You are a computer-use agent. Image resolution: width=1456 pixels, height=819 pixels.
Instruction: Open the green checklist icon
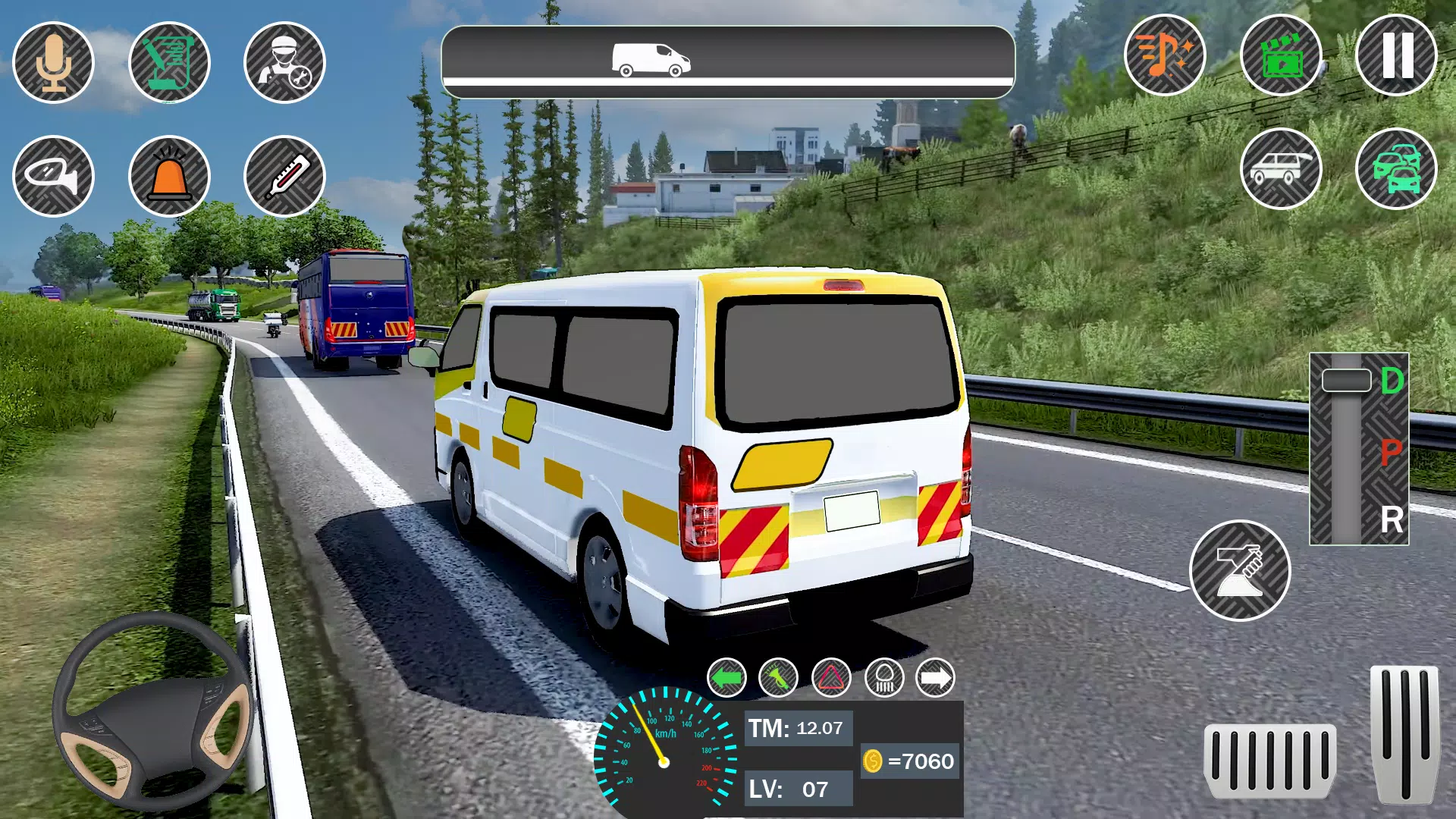(169, 62)
